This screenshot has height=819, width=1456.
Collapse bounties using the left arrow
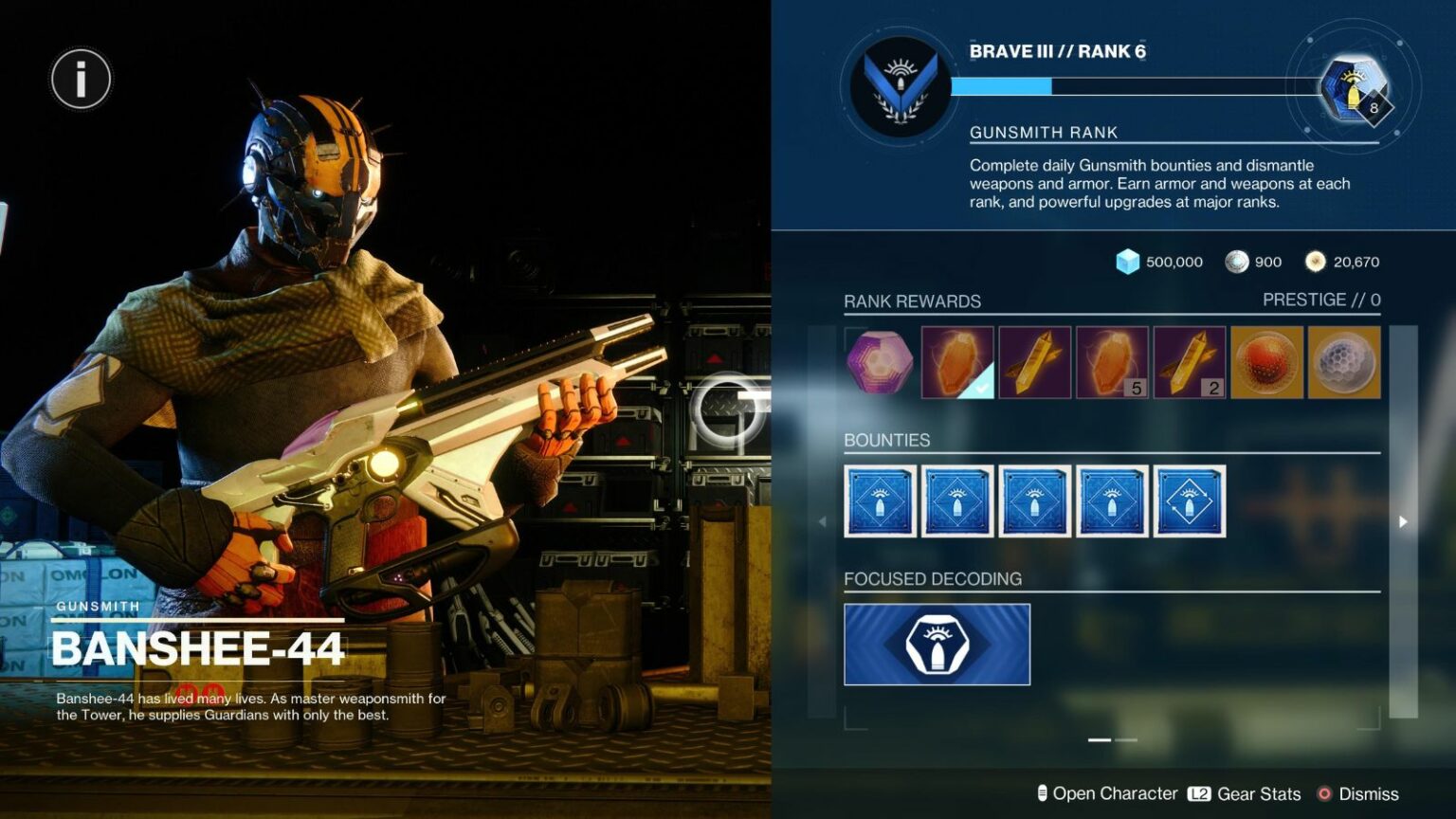(824, 520)
